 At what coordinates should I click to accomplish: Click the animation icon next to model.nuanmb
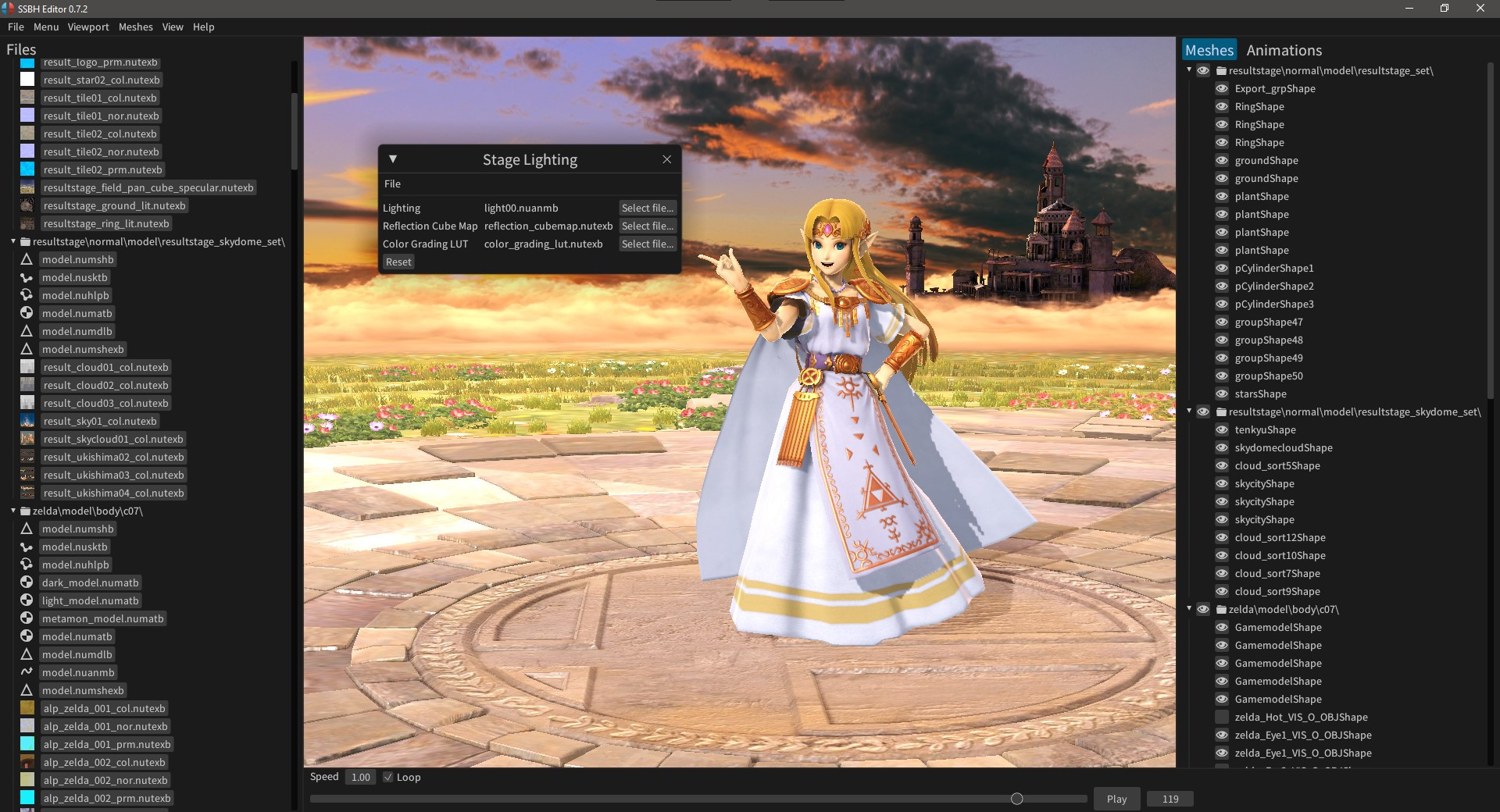(x=27, y=672)
